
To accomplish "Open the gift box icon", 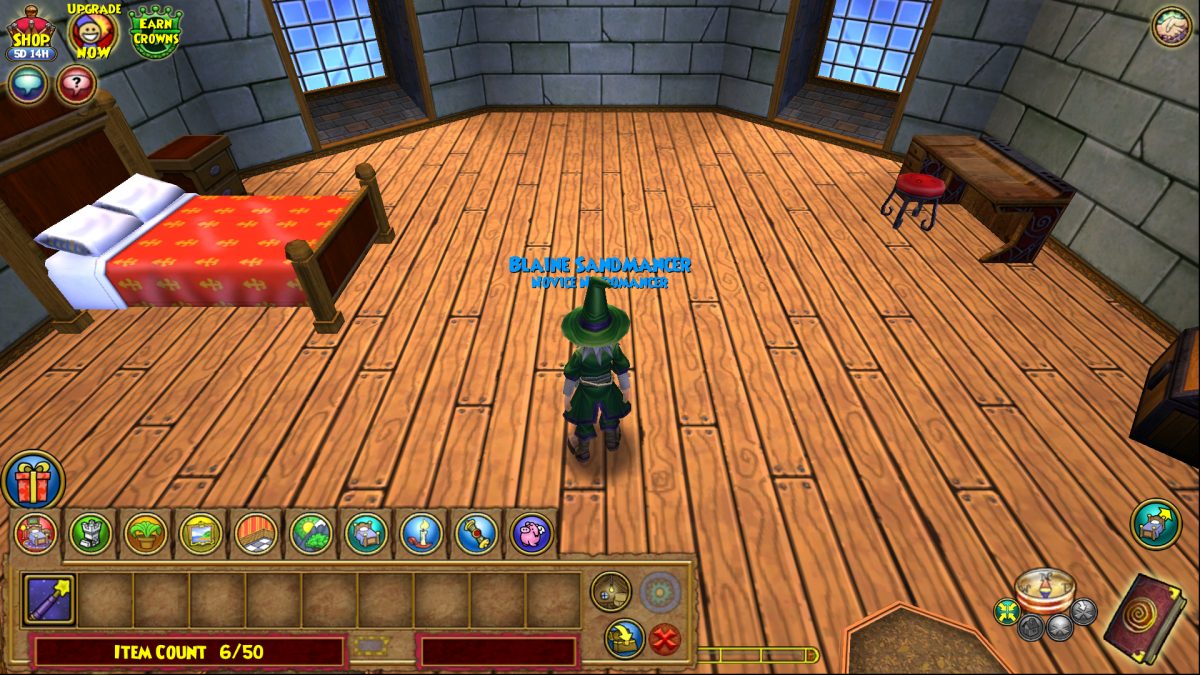I will coord(33,481).
